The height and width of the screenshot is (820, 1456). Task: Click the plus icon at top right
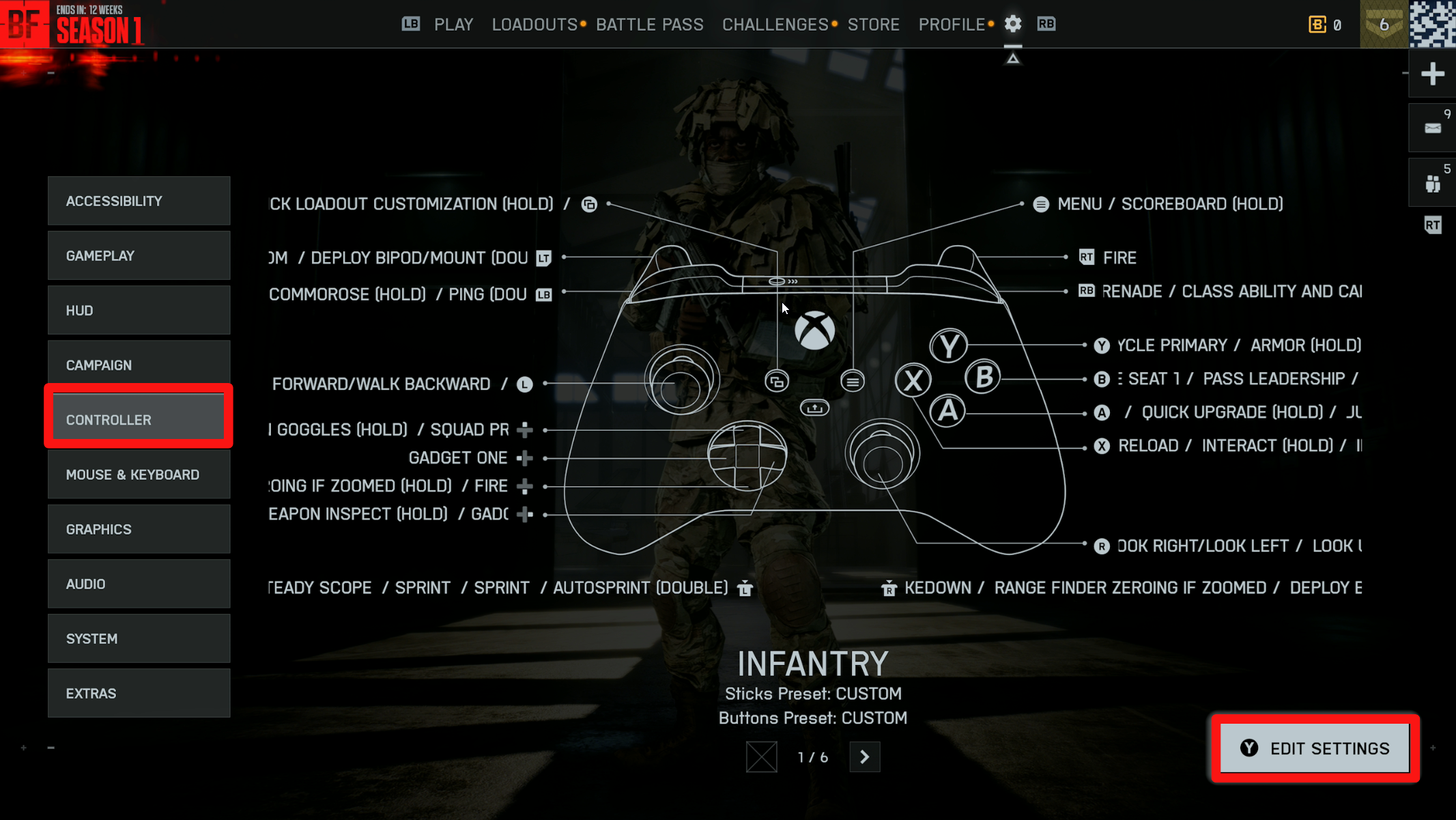pos(1431,73)
